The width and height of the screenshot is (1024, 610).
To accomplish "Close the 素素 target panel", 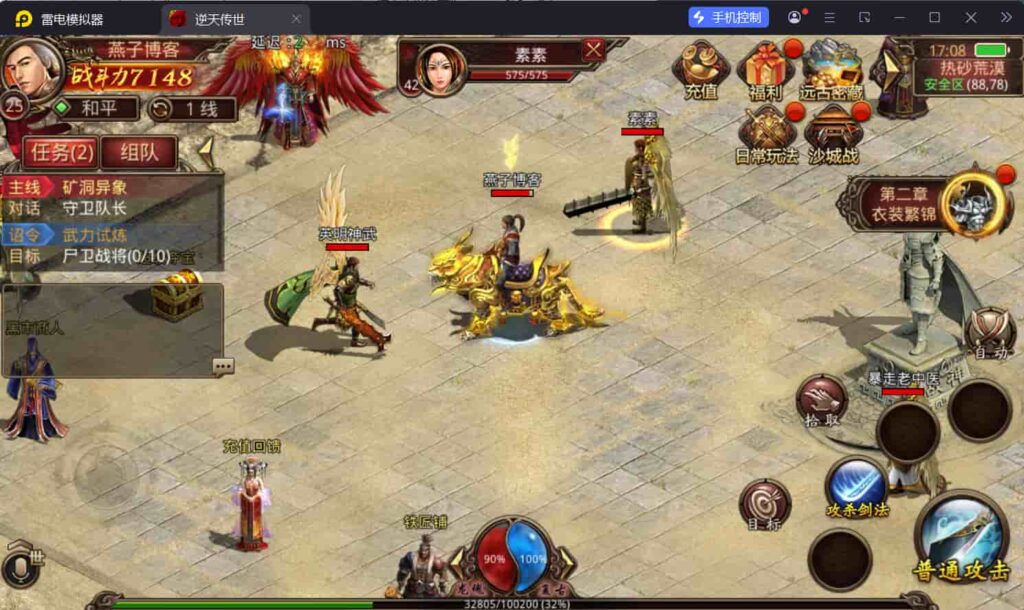I will pos(594,49).
